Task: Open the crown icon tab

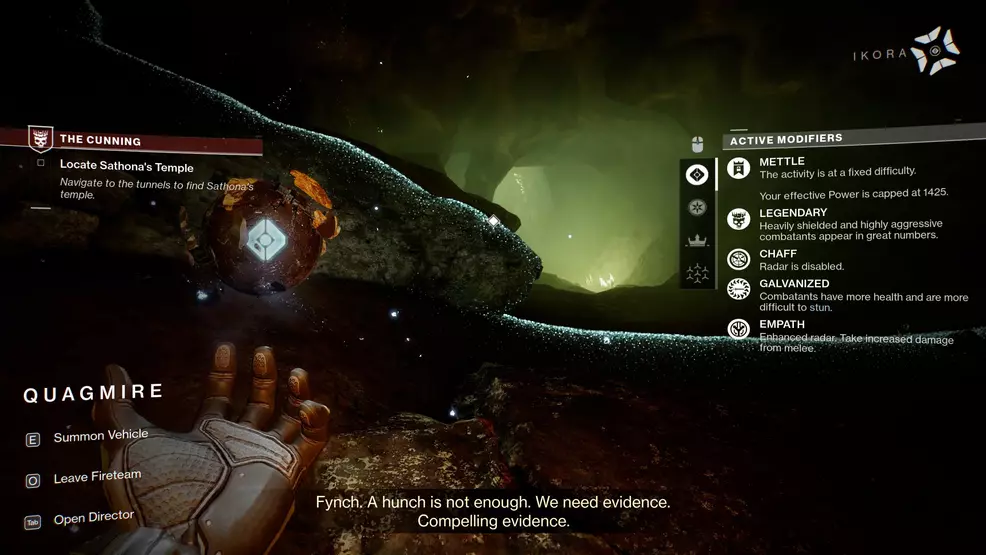Action: [697, 240]
